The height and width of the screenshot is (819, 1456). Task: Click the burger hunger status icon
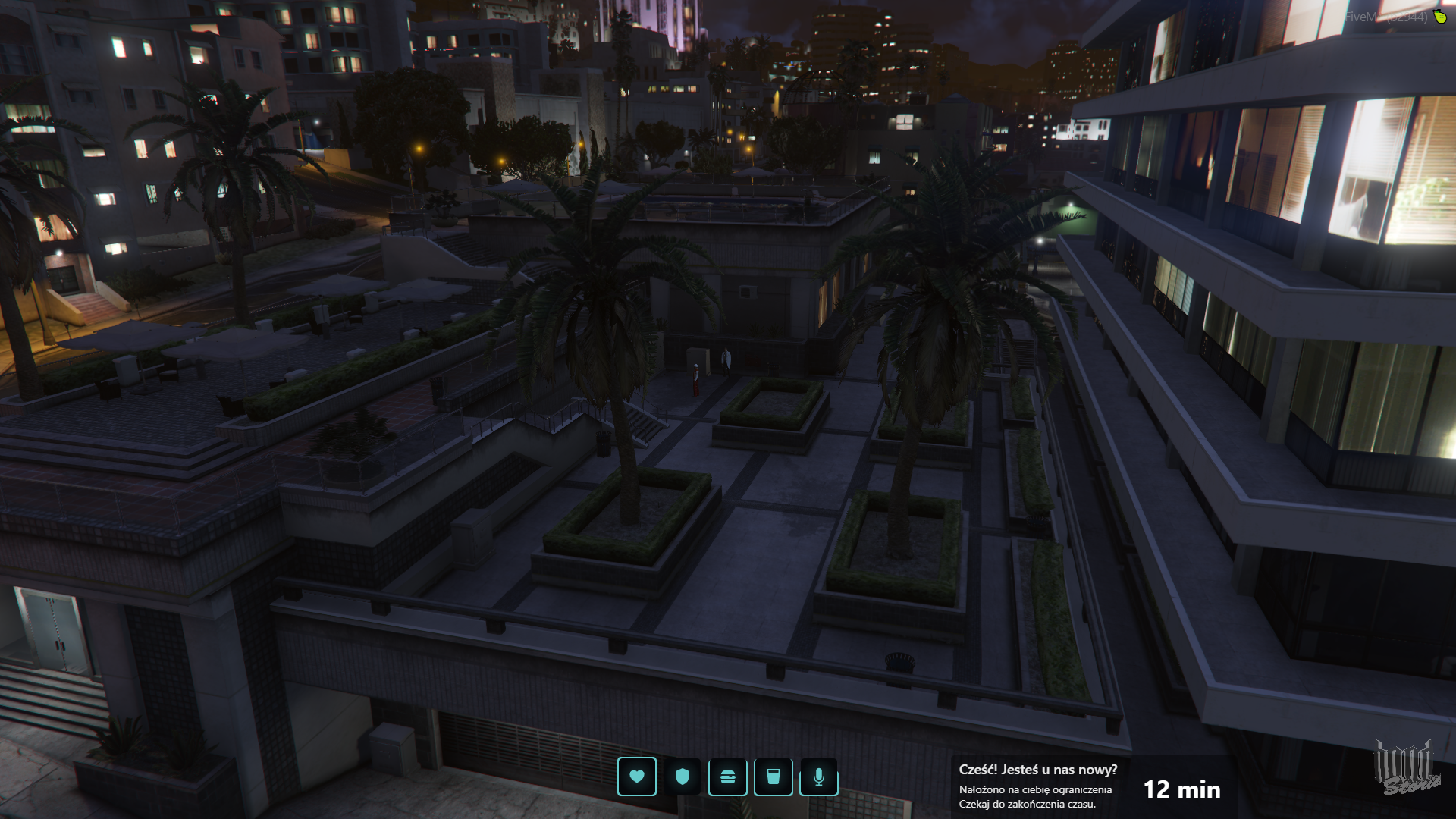tap(728, 777)
